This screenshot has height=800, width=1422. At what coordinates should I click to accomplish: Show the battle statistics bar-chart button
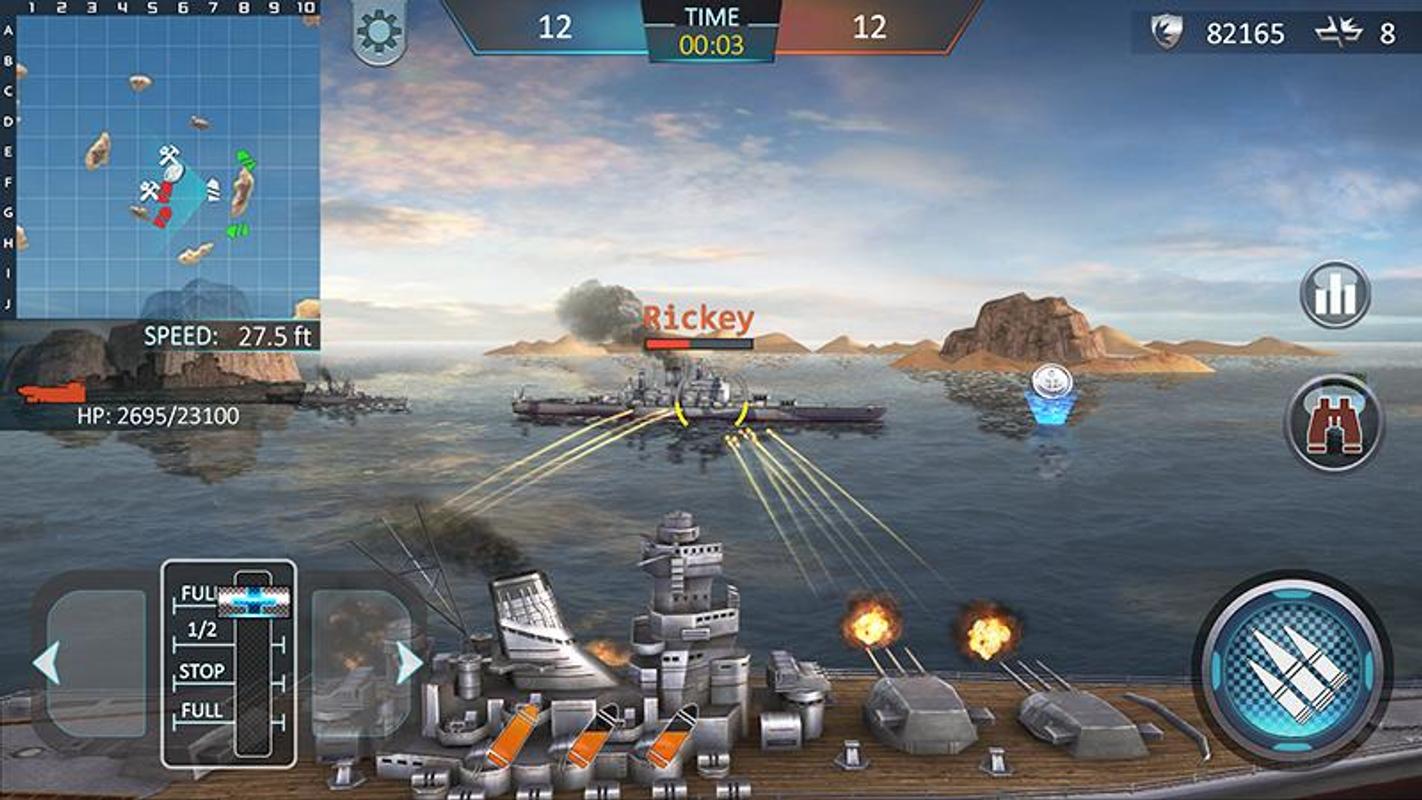click(1335, 295)
